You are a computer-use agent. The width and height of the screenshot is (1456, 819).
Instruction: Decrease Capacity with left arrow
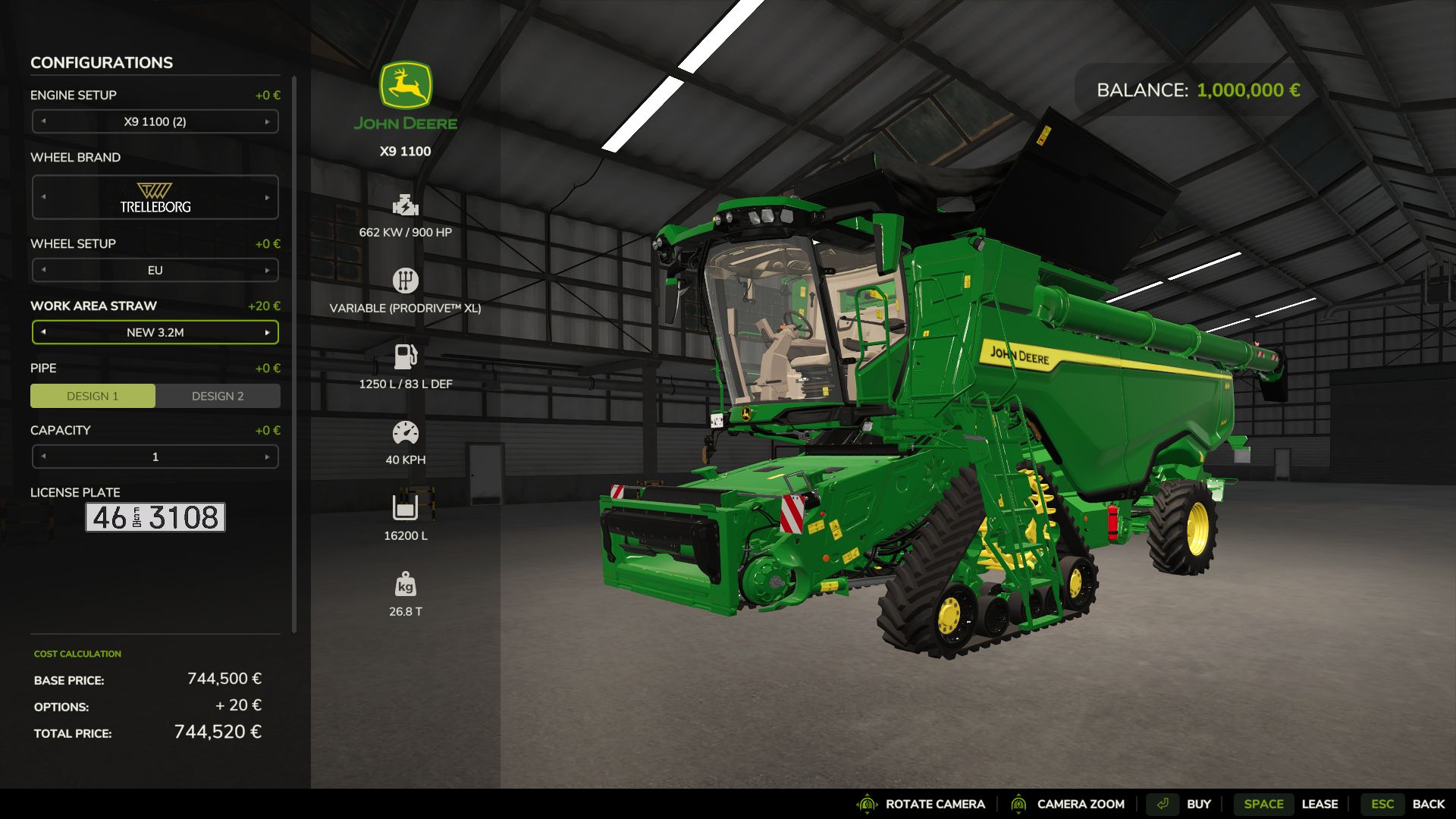pyautogui.click(x=43, y=457)
